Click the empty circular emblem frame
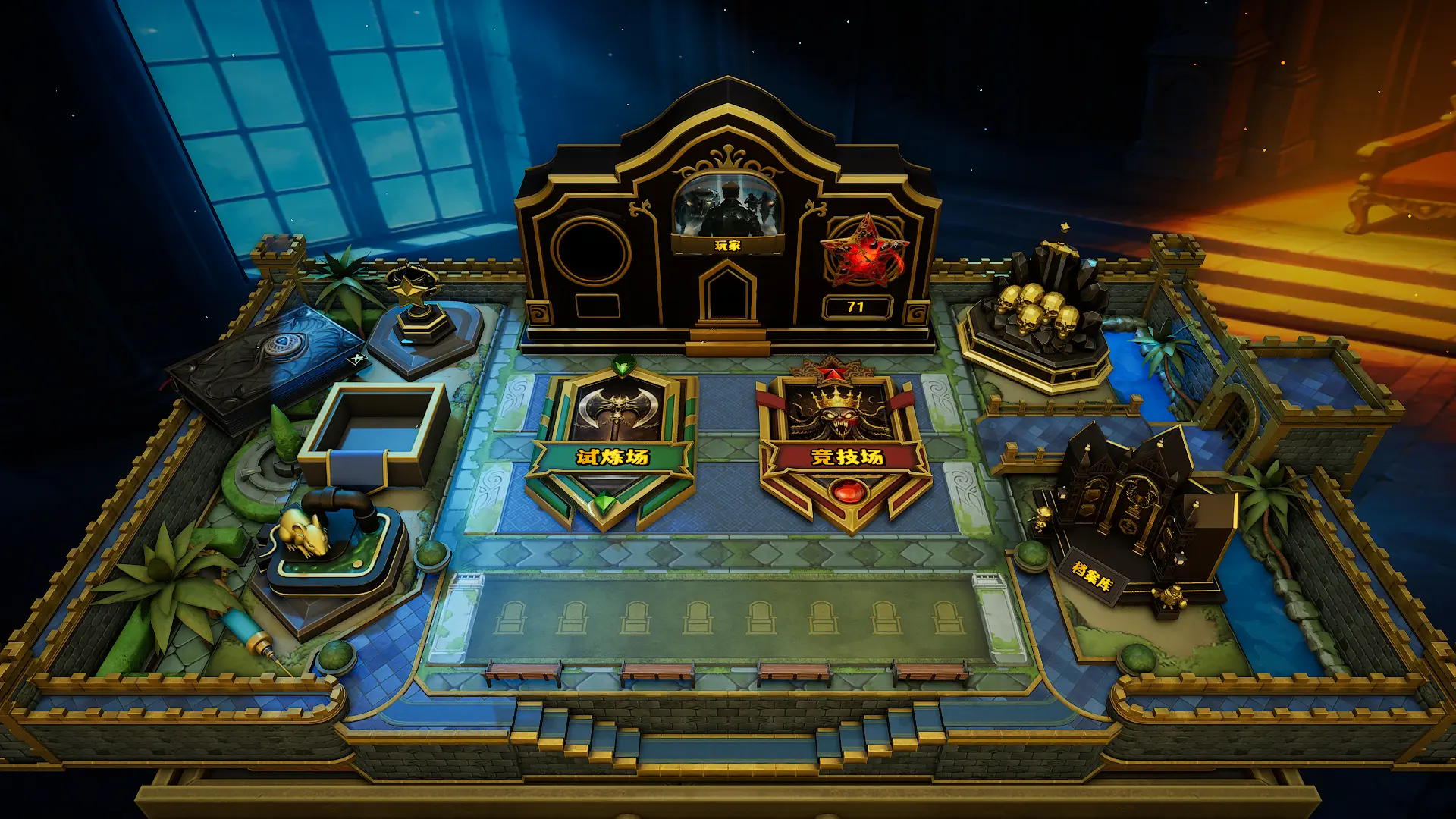Screen dimensions: 1456x819 pos(591,252)
